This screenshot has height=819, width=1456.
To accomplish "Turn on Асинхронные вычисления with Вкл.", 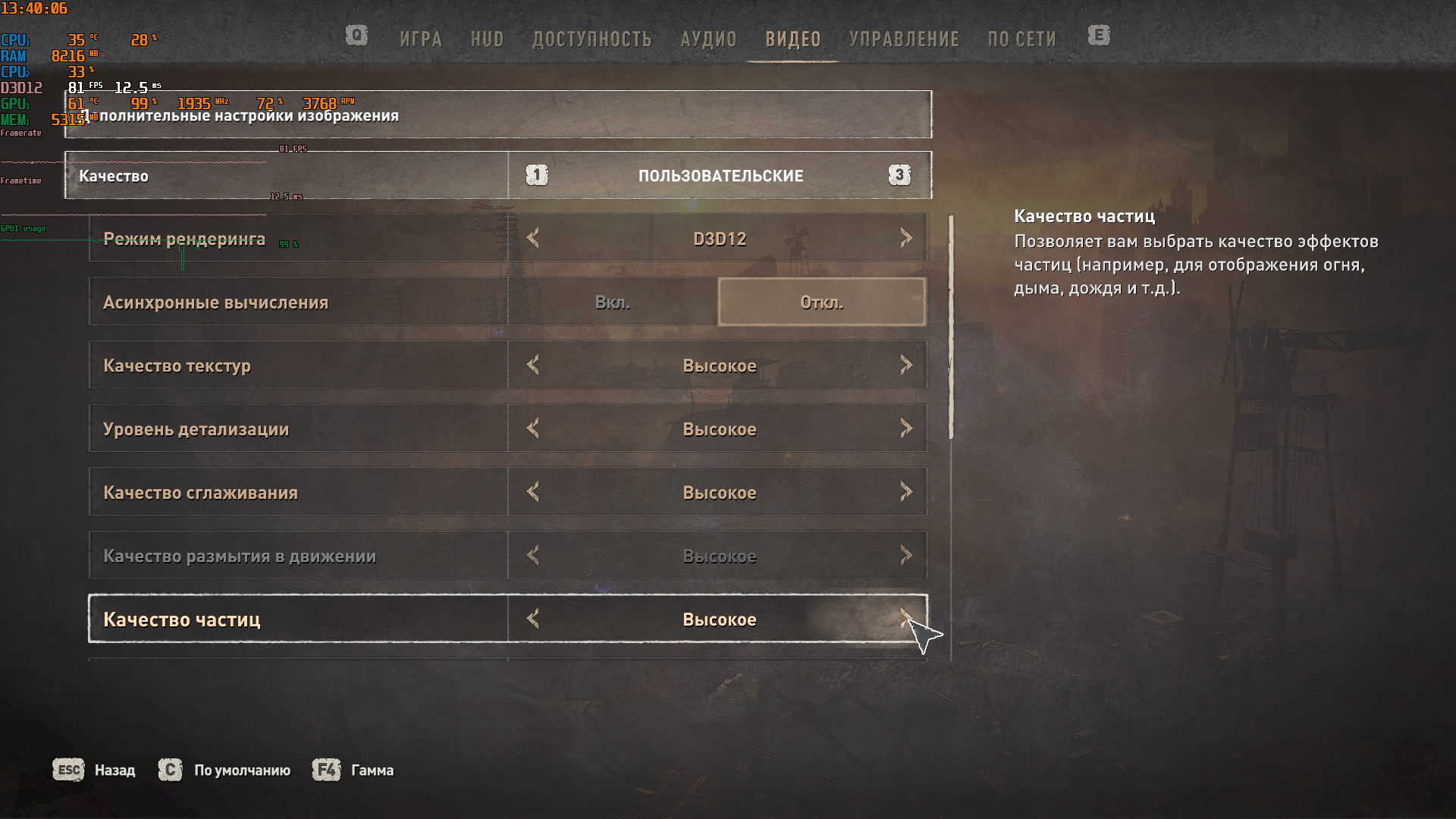I will click(613, 303).
